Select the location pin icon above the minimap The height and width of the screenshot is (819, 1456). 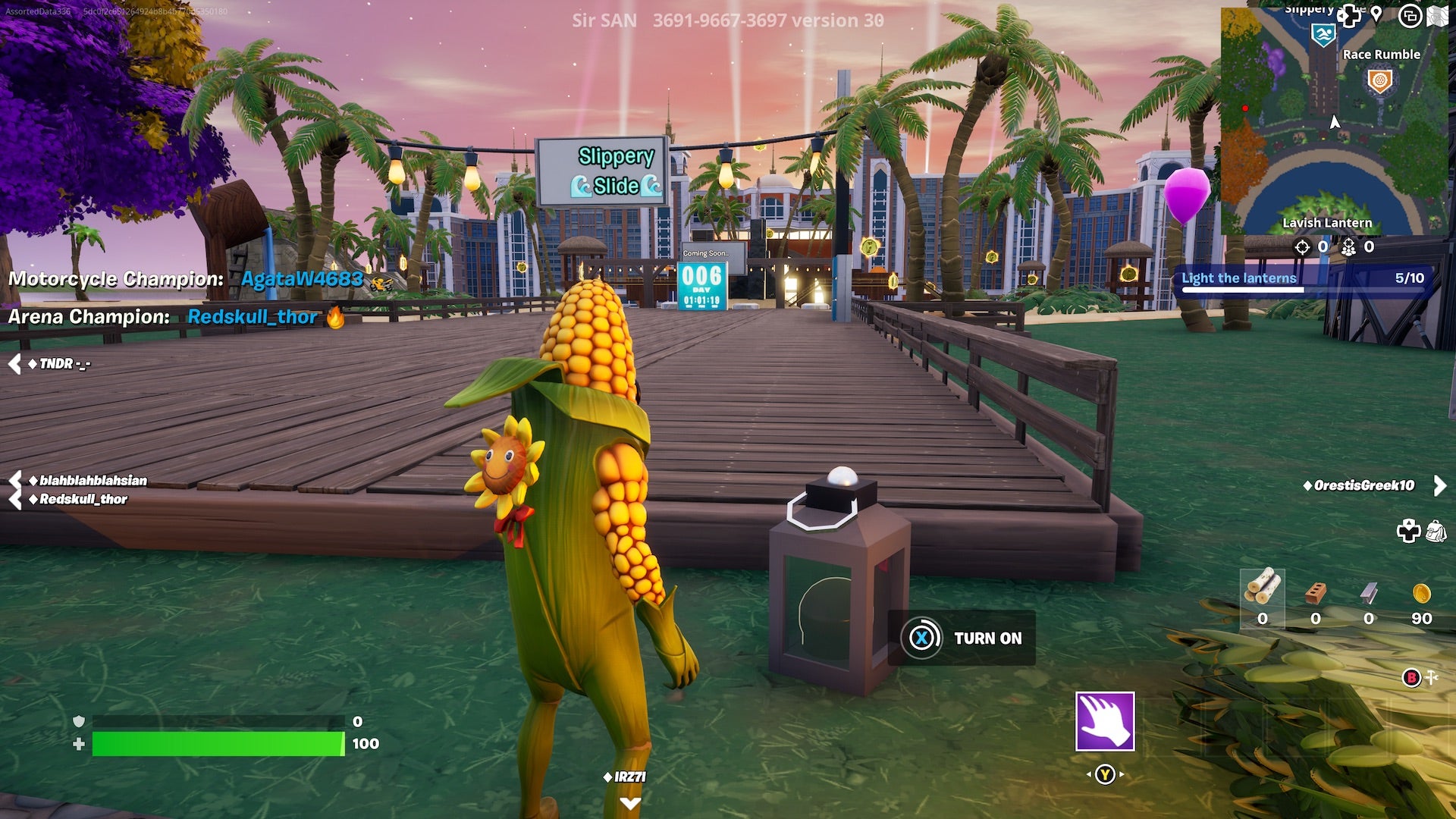click(1376, 14)
